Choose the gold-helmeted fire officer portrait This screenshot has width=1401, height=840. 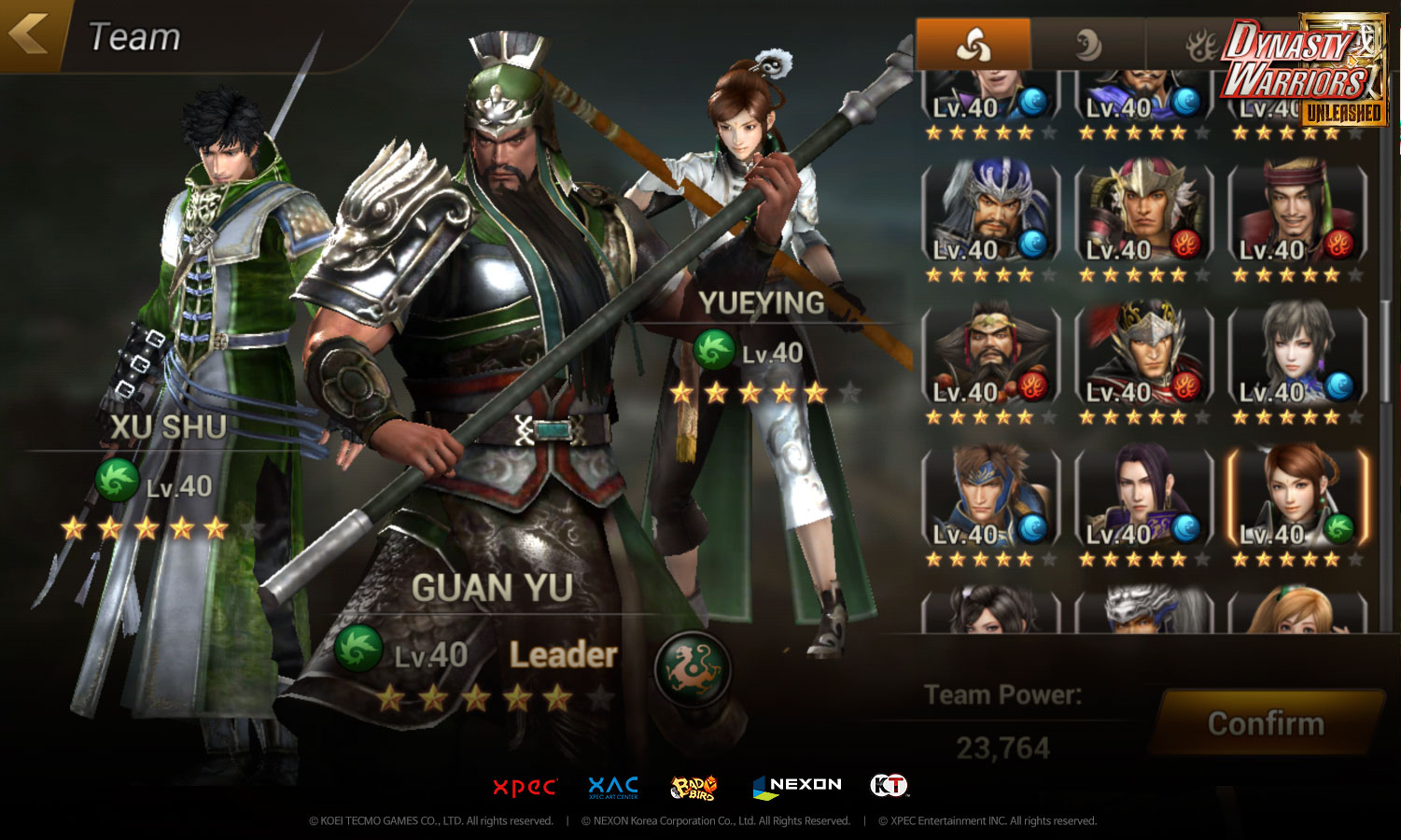point(1143,214)
